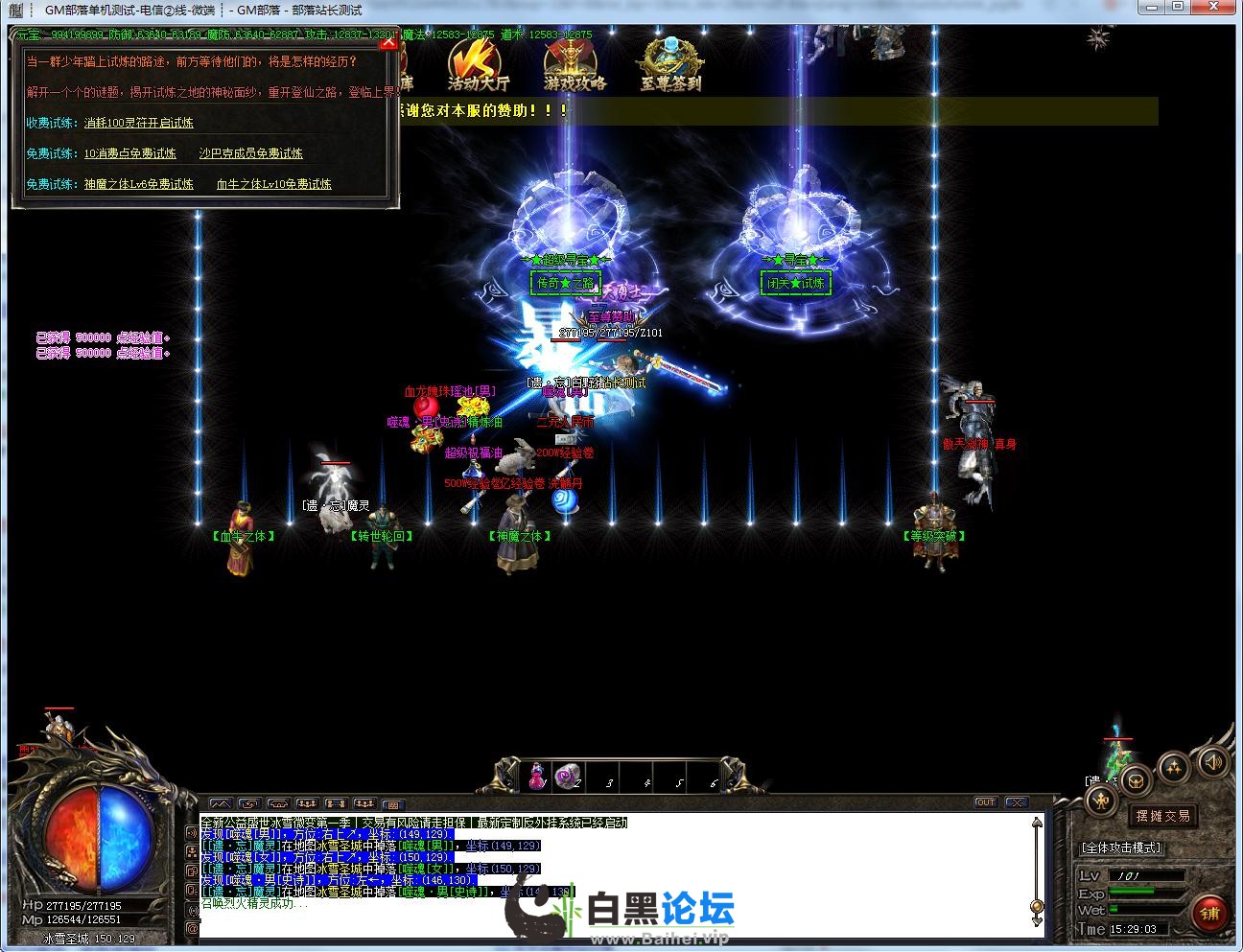This screenshot has height=952, width=1243.
Task: Pick 沙巴克成员免费试炼 trial link
Action: point(250,153)
